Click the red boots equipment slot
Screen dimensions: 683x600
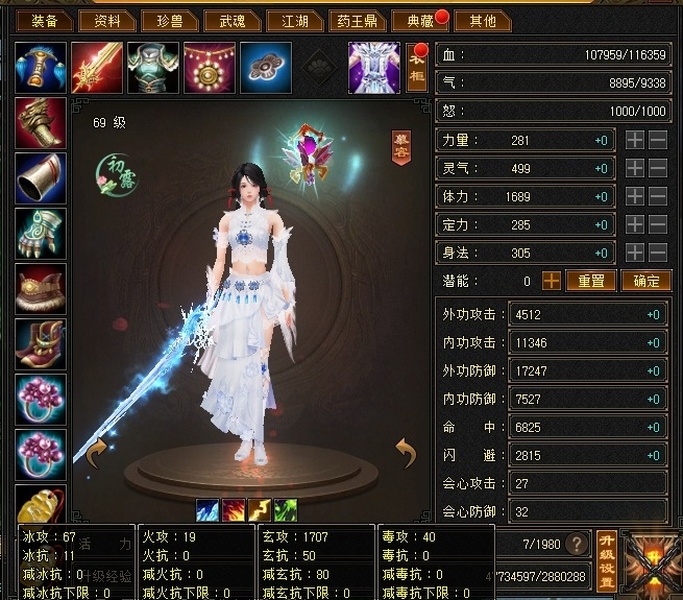(x=41, y=344)
